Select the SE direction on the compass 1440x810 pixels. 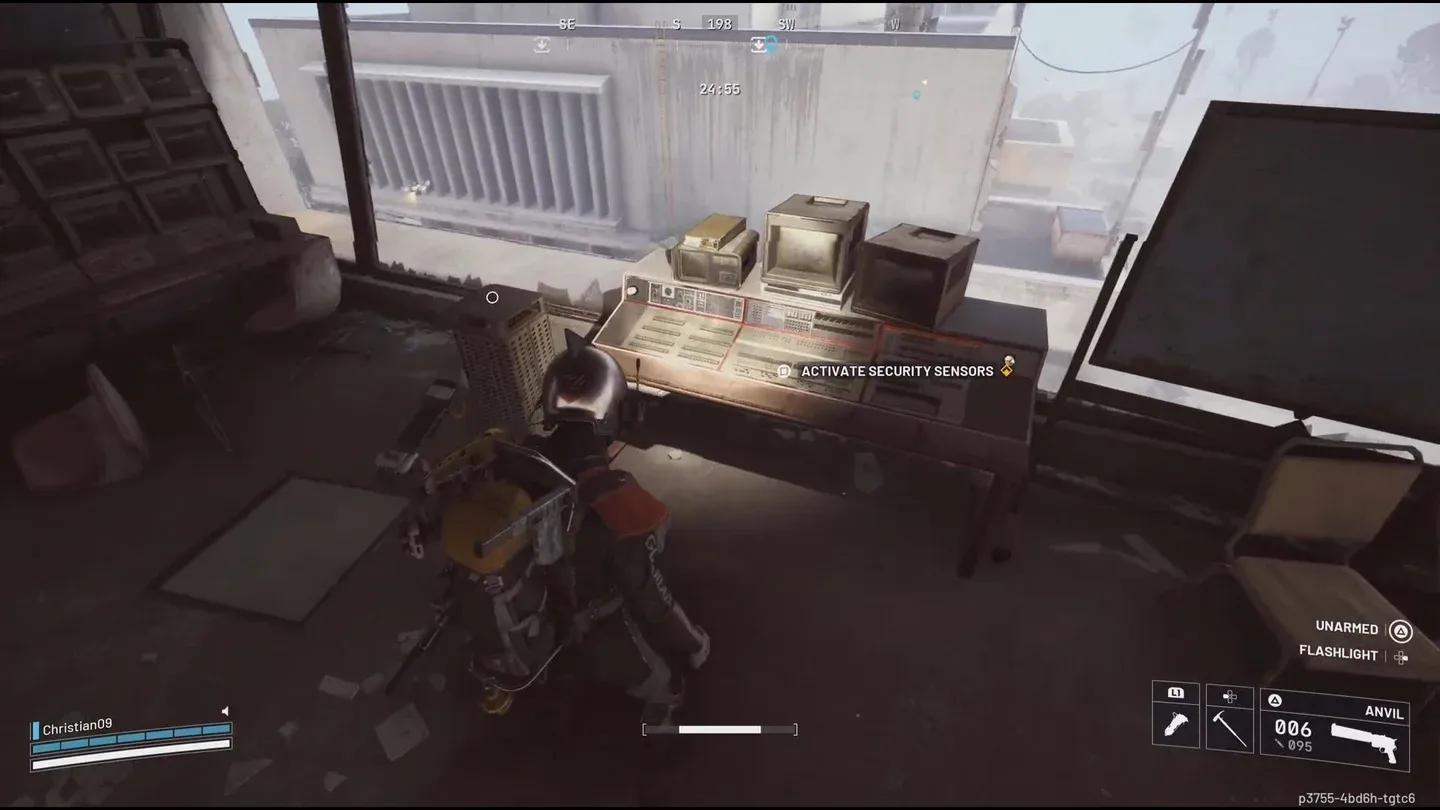(566, 23)
